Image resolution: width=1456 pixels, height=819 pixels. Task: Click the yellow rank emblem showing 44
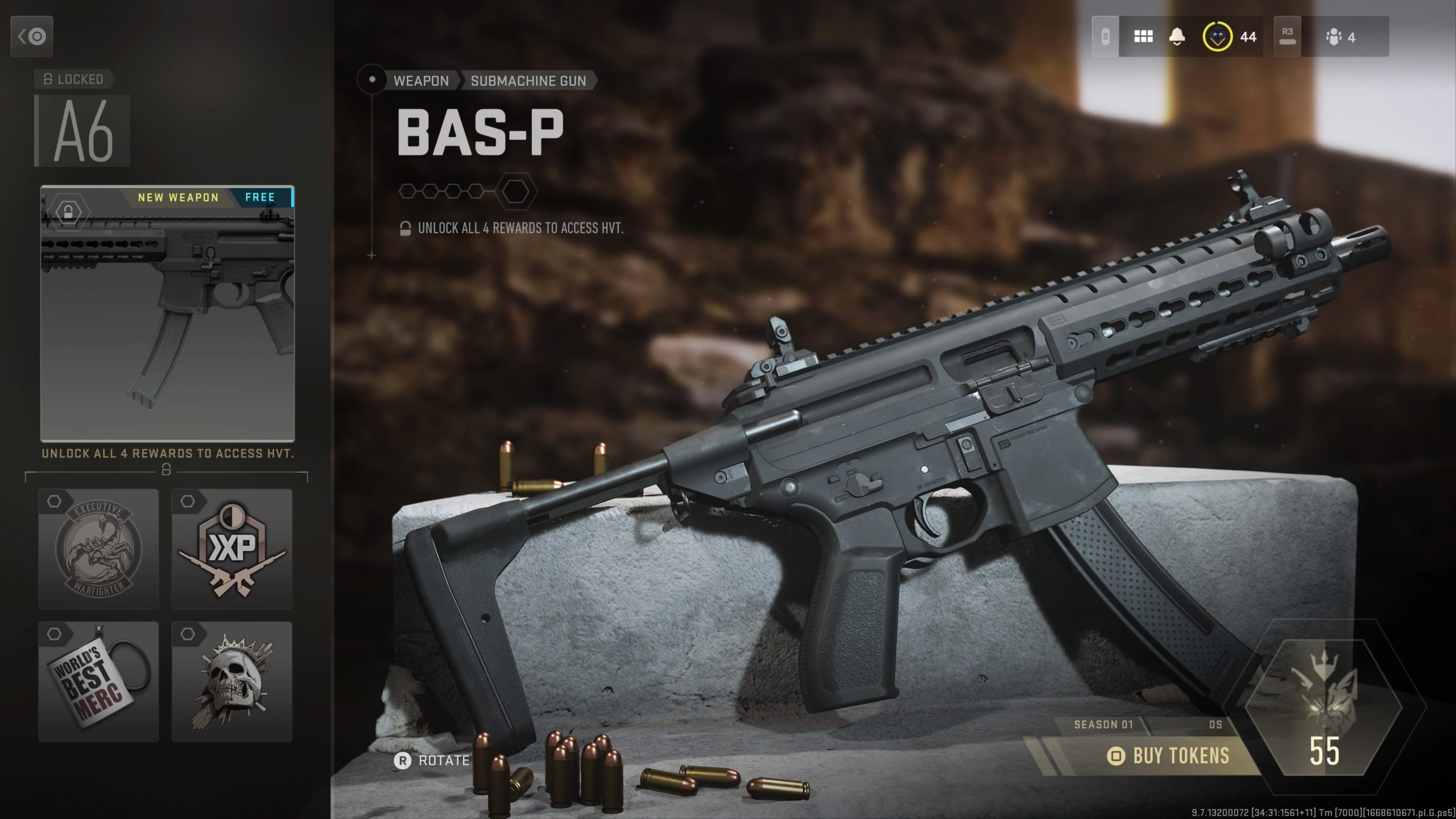point(1217,37)
